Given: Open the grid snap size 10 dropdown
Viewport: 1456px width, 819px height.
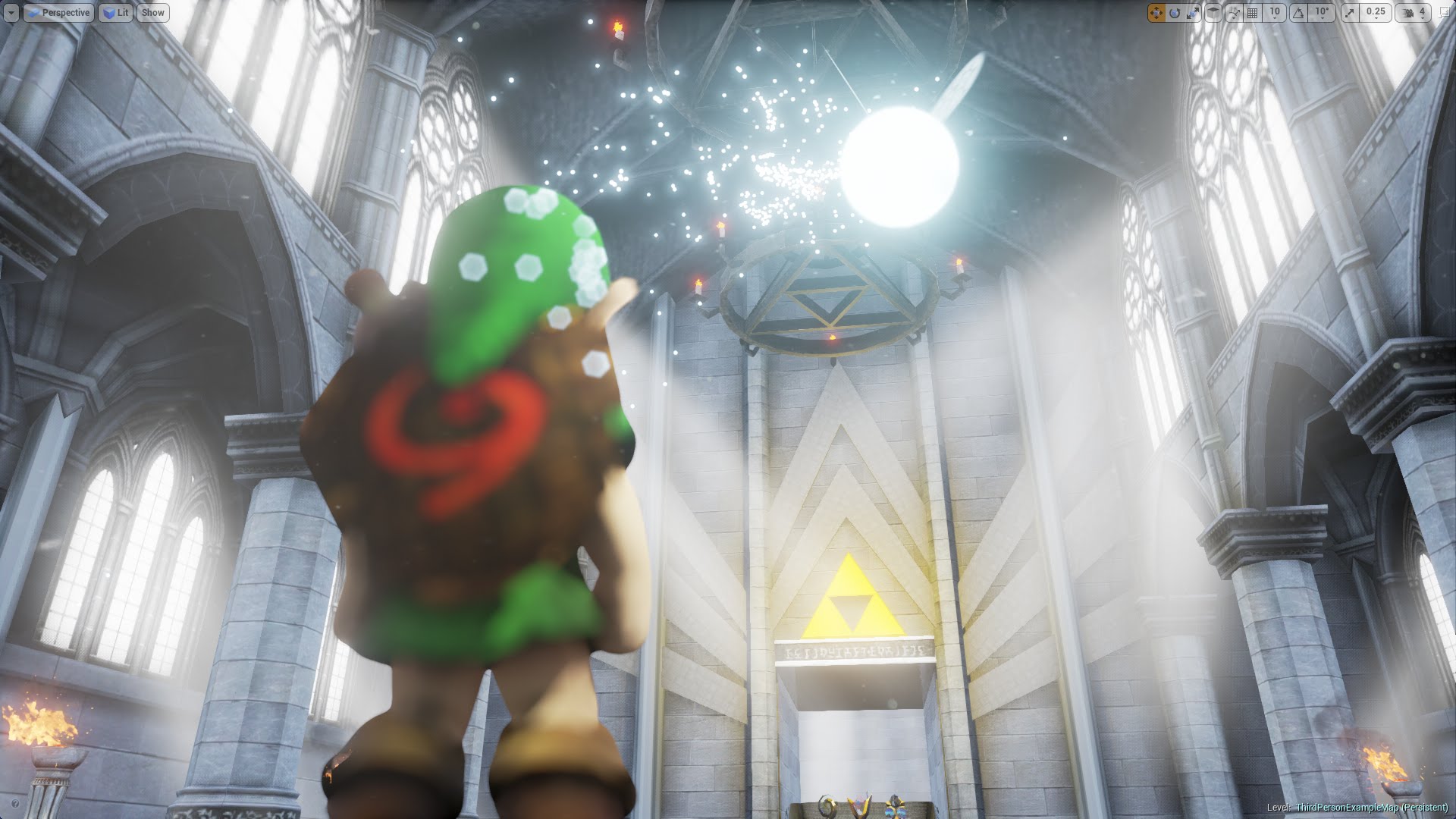Looking at the screenshot, I should pos(1275,13).
